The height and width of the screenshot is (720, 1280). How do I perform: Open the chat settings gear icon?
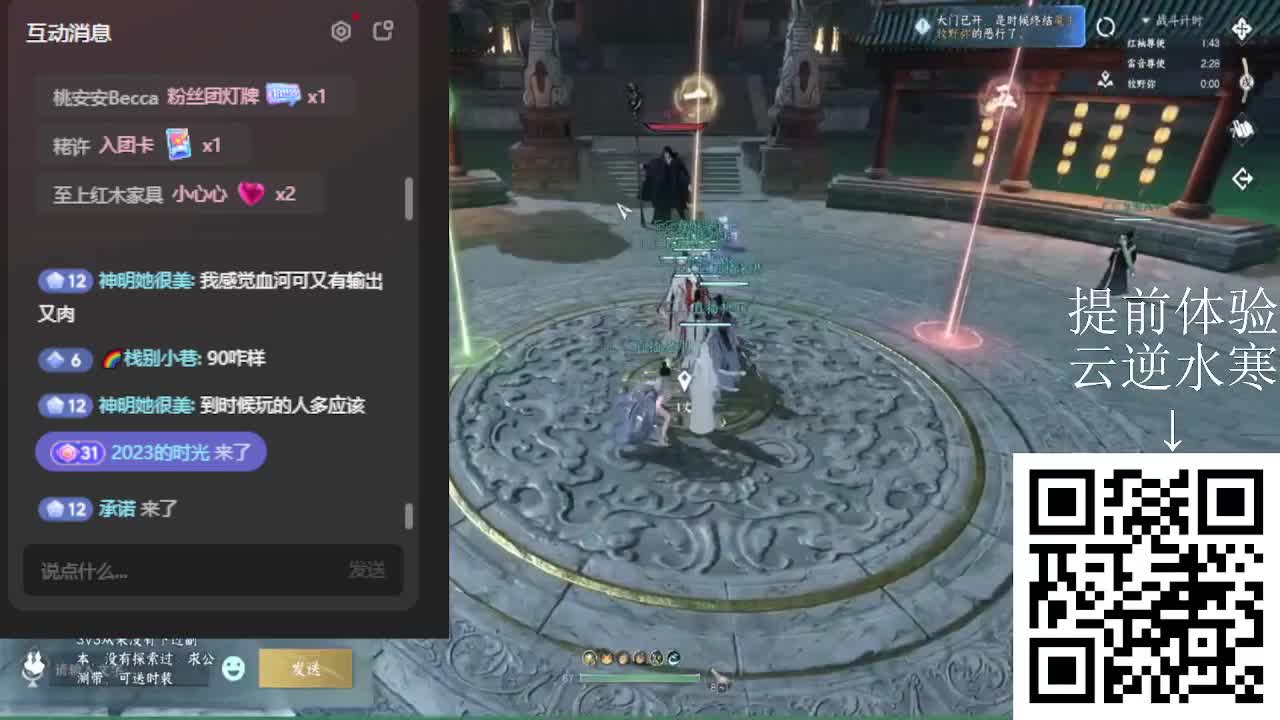[x=341, y=31]
